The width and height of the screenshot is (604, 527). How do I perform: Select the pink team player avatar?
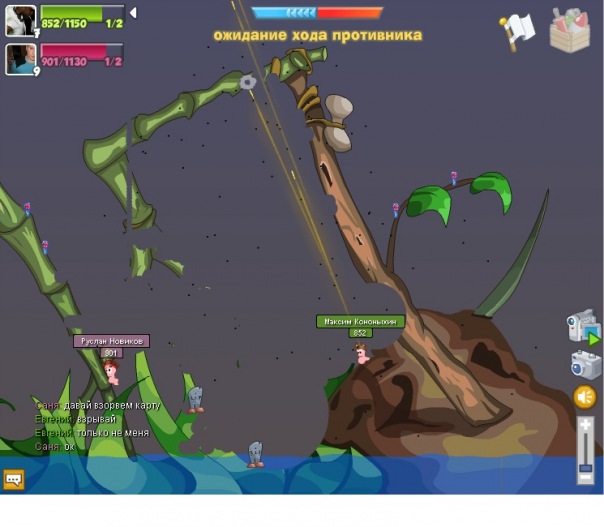[20, 59]
